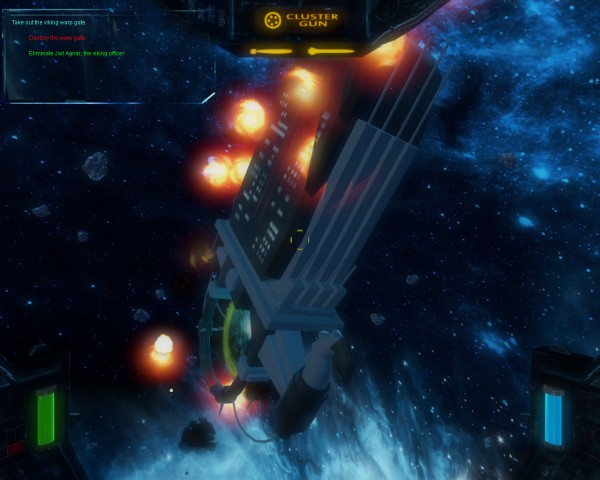Choose the "Eliminate Jarl Agnar" objective line

pyautogui.click(x=76, y=53)
